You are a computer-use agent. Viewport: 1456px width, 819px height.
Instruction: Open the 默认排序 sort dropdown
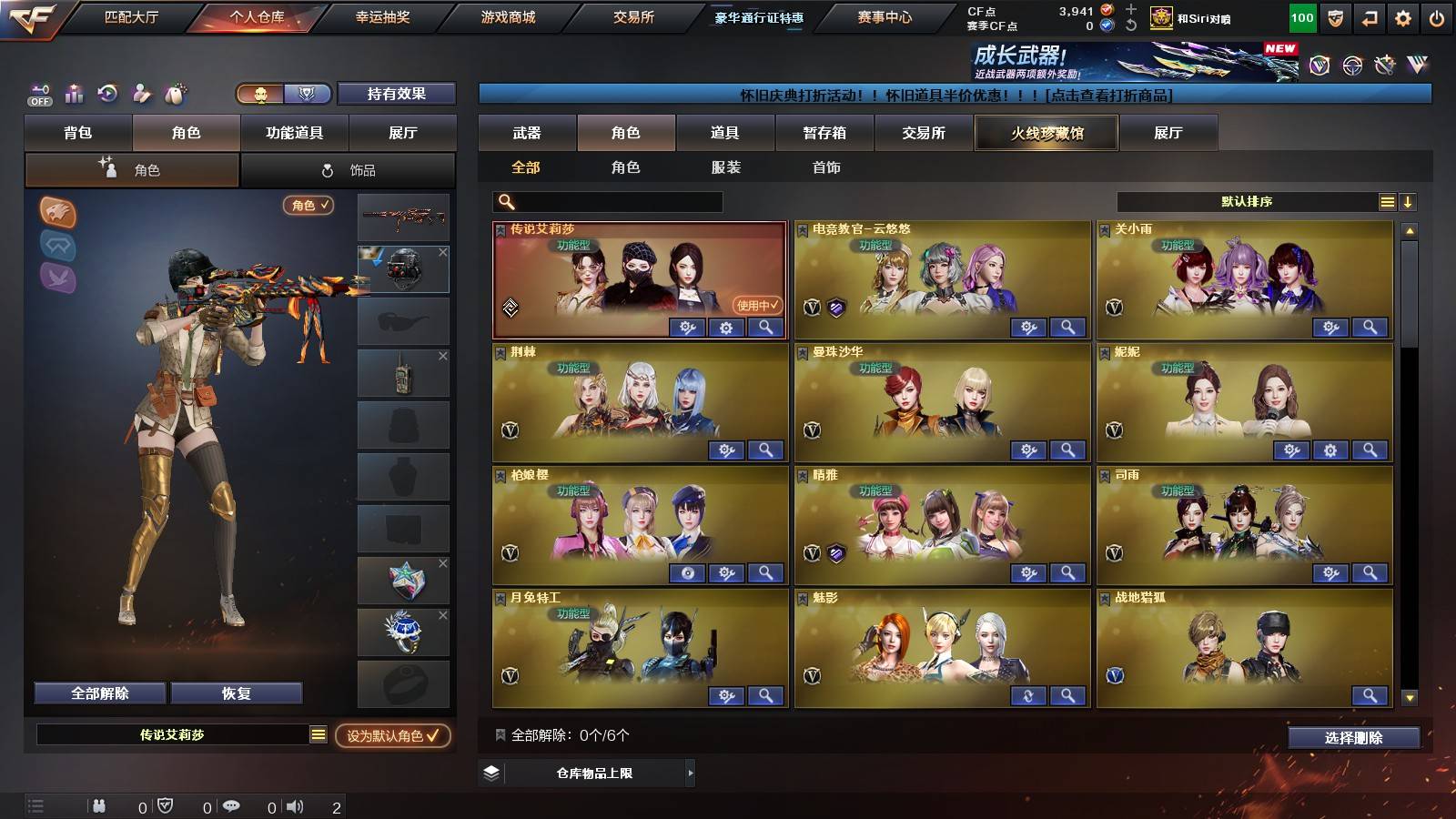(1247, 201)
